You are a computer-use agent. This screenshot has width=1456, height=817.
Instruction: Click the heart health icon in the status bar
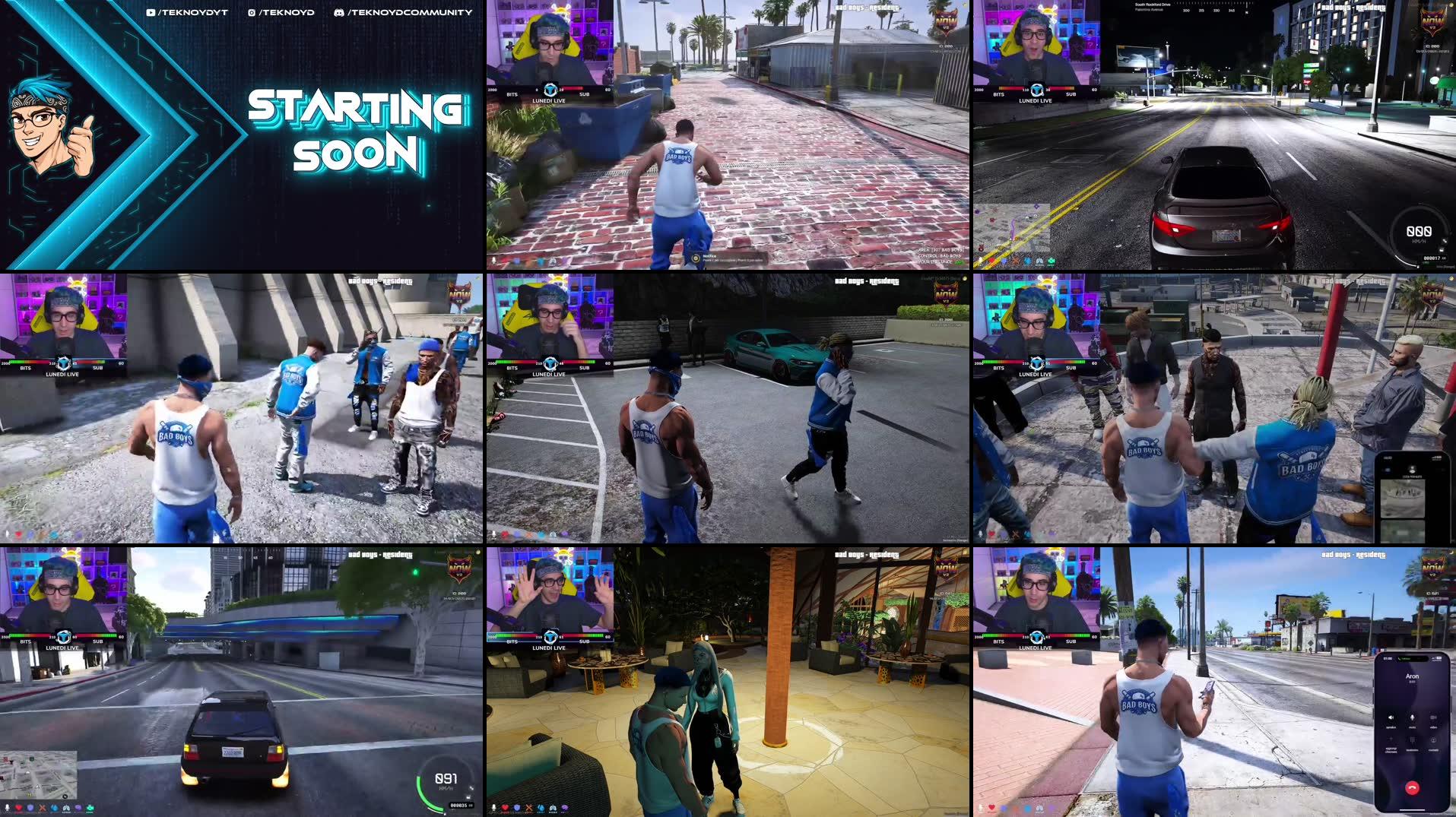19,808
